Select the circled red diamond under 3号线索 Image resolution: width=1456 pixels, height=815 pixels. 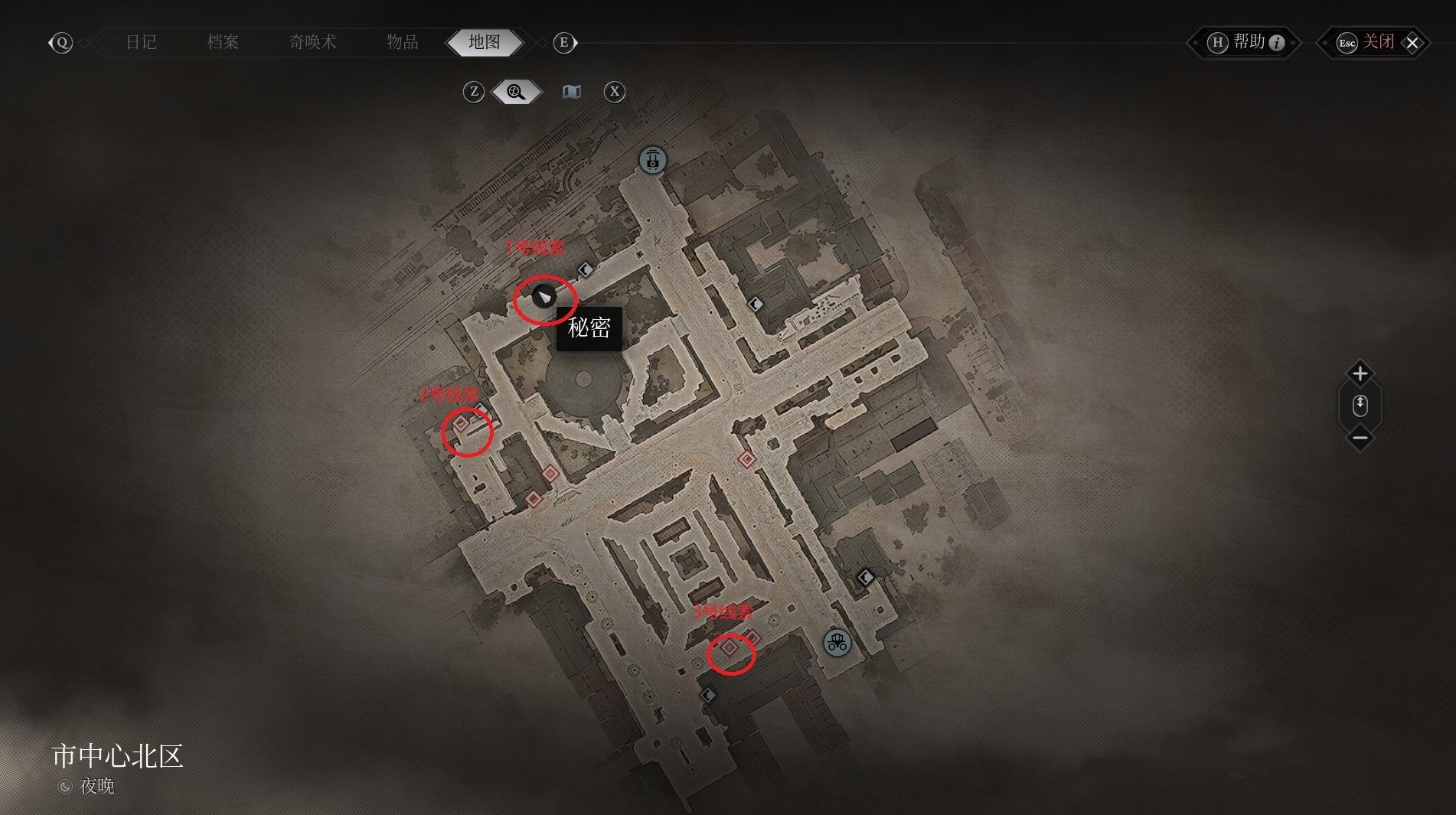tap(730, 648)
